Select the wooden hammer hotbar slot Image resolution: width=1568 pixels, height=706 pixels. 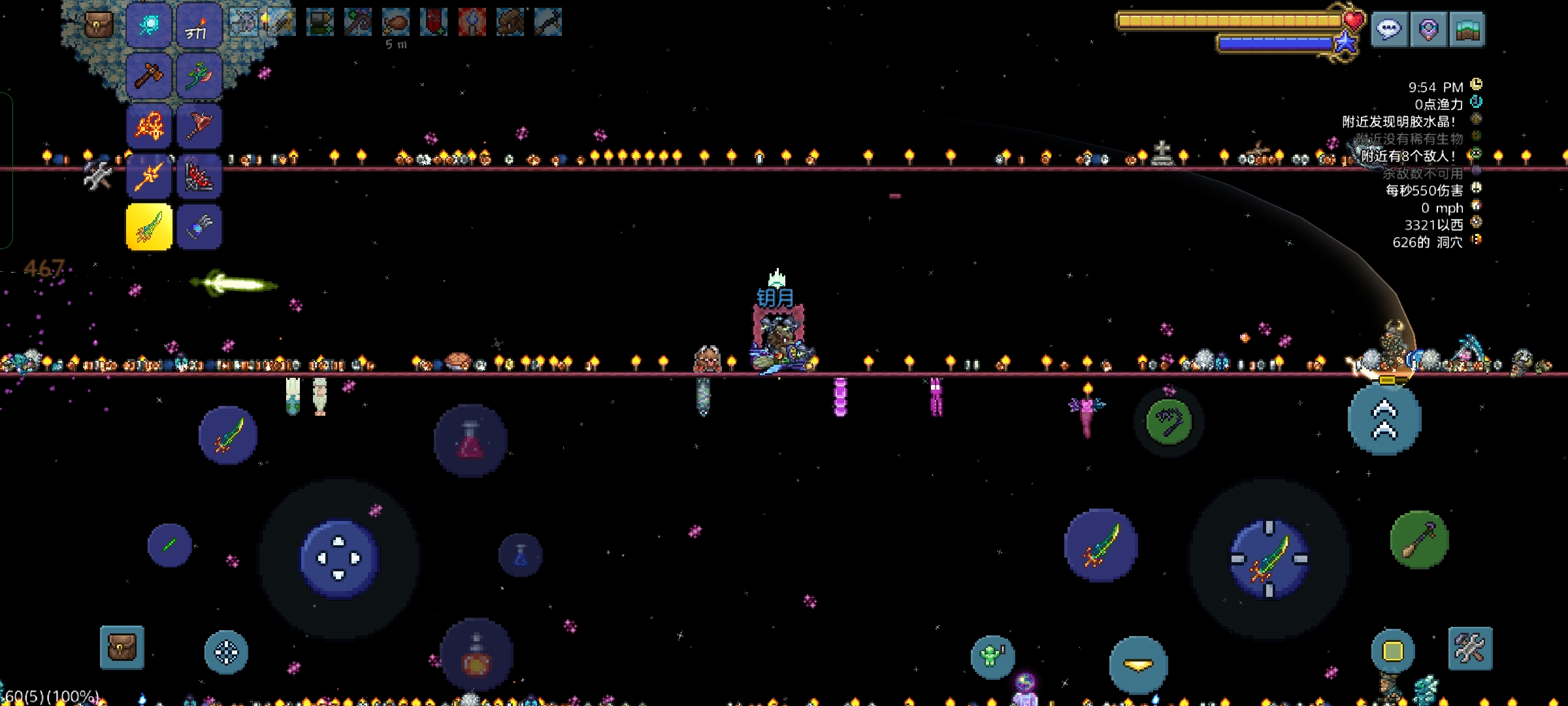pos(149,76)
